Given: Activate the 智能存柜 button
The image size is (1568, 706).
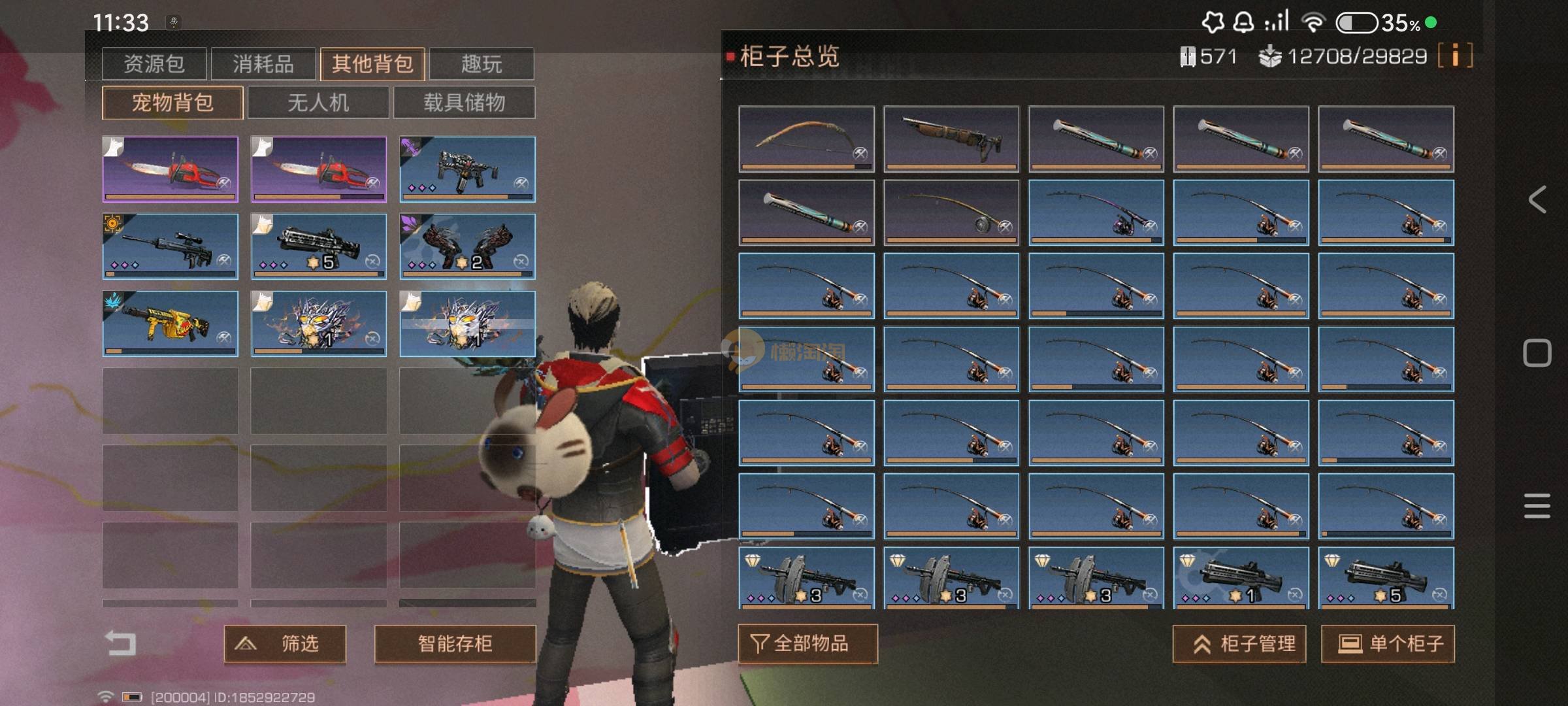Looking at the screenshot, I should pos(455,644).
